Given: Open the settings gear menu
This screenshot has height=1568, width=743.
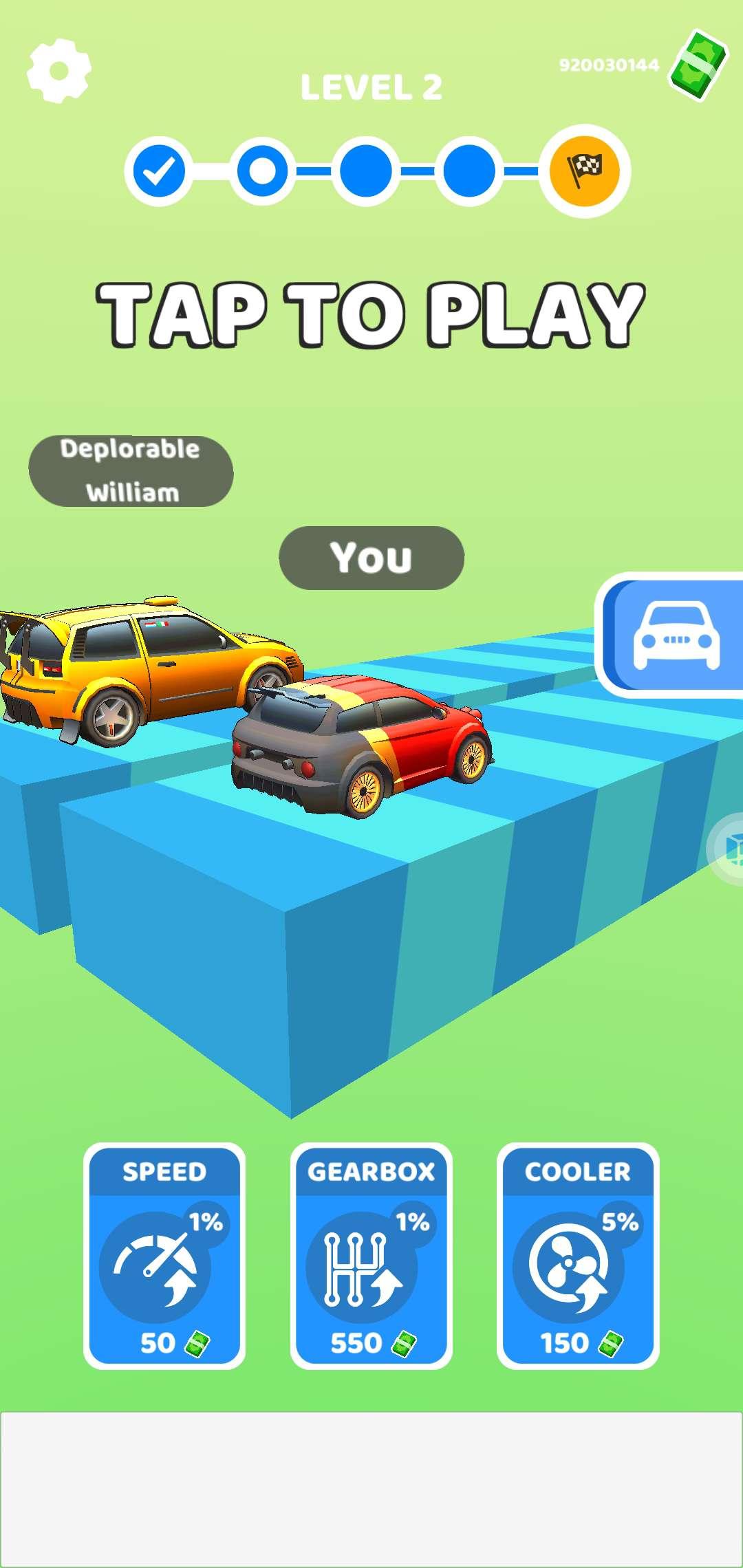Looking at the screenshot, I should (x=58, y=69).
